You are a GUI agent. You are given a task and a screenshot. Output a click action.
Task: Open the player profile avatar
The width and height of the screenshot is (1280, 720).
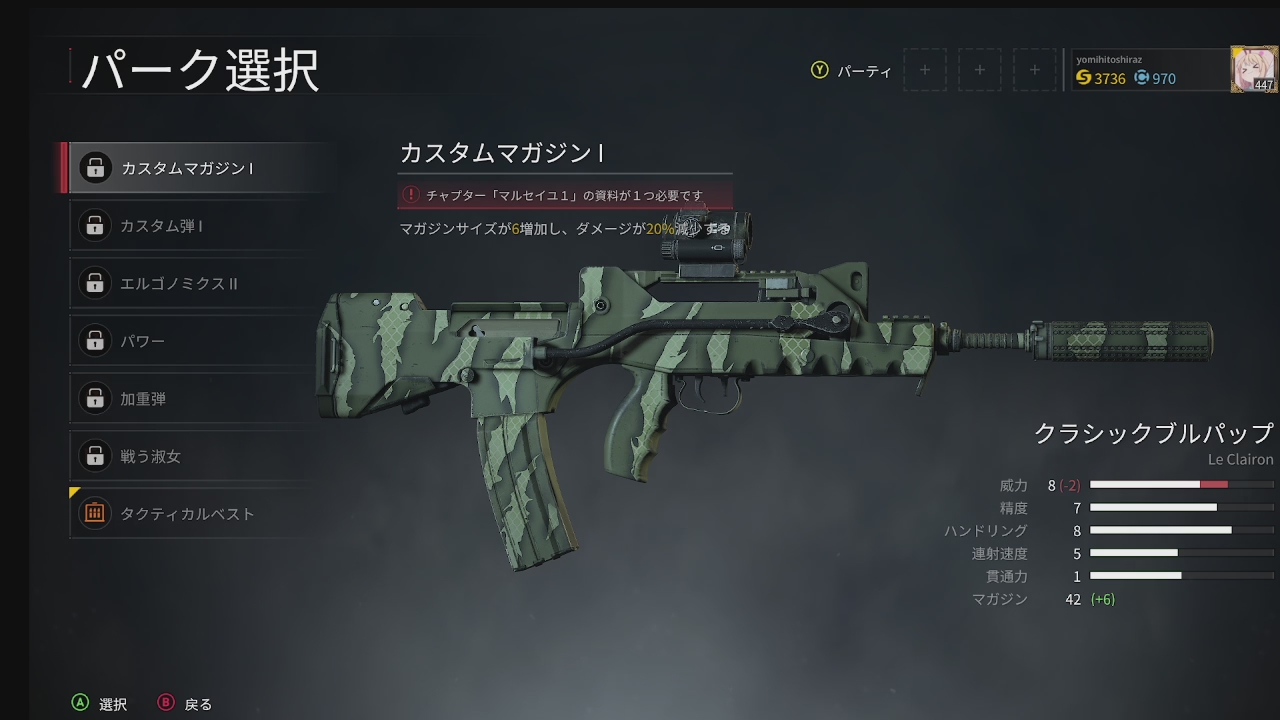click(x=1253, y=69)
